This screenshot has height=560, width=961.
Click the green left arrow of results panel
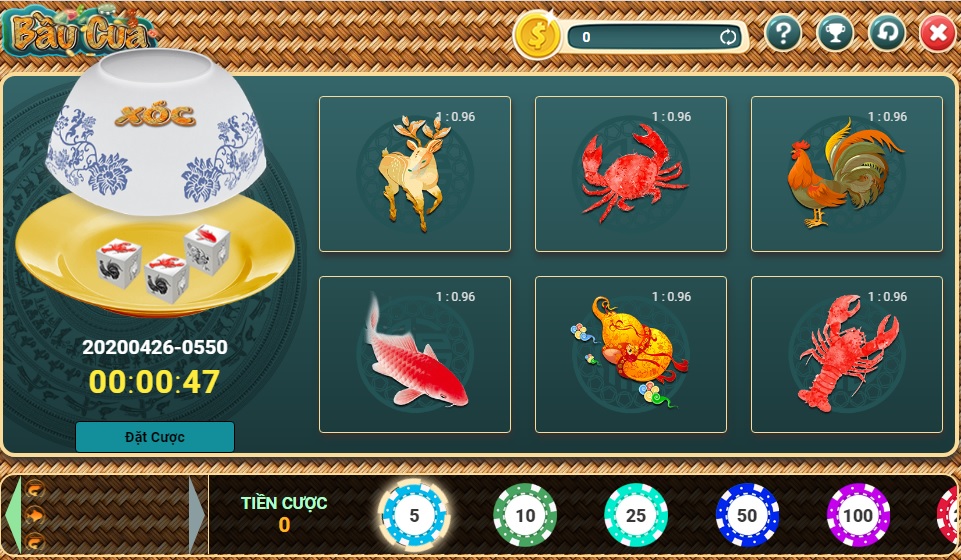[13, 516]
